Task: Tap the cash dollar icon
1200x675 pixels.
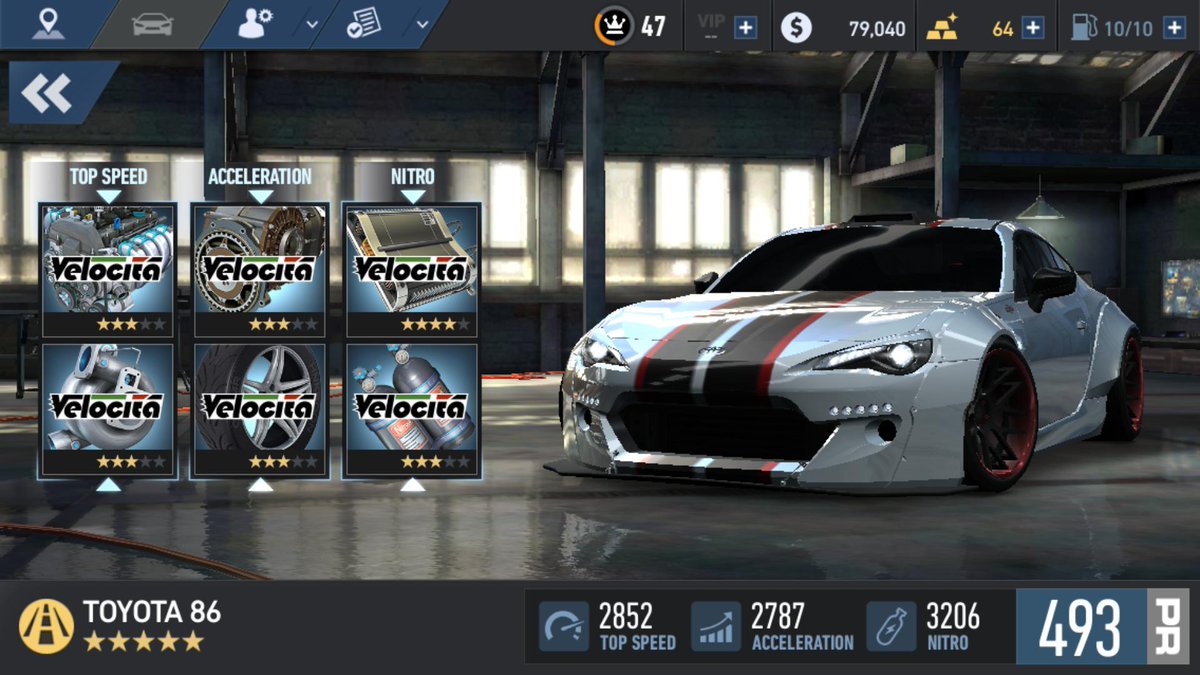Action: (795, 28)
